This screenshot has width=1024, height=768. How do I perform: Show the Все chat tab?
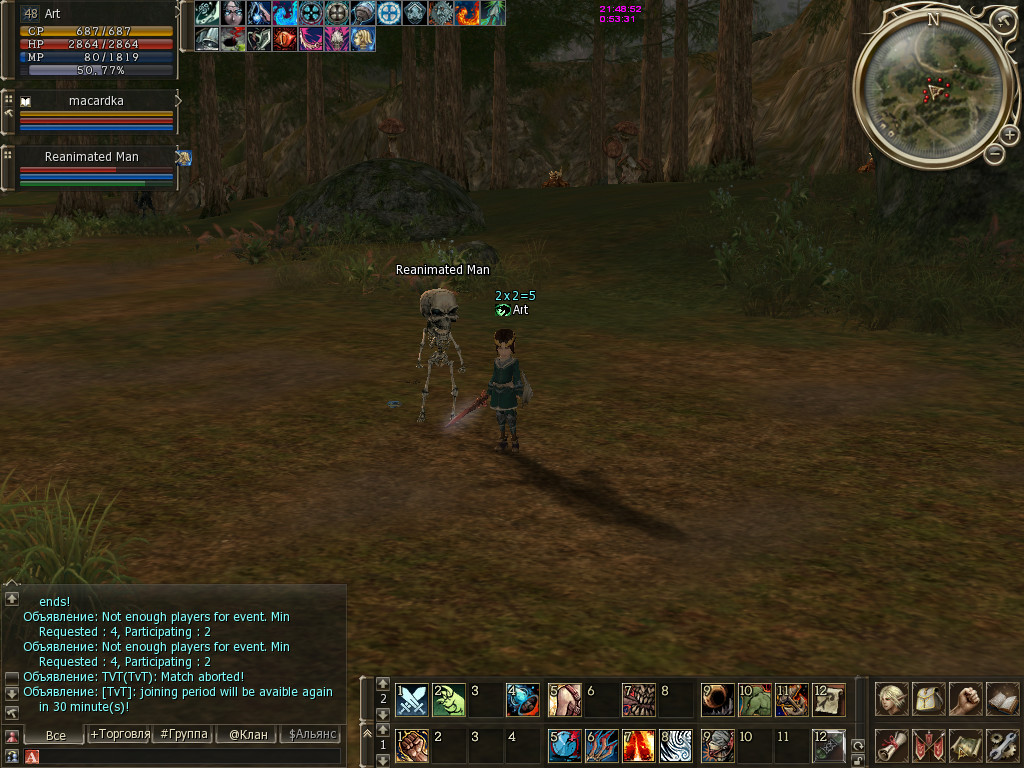[56, 735]
